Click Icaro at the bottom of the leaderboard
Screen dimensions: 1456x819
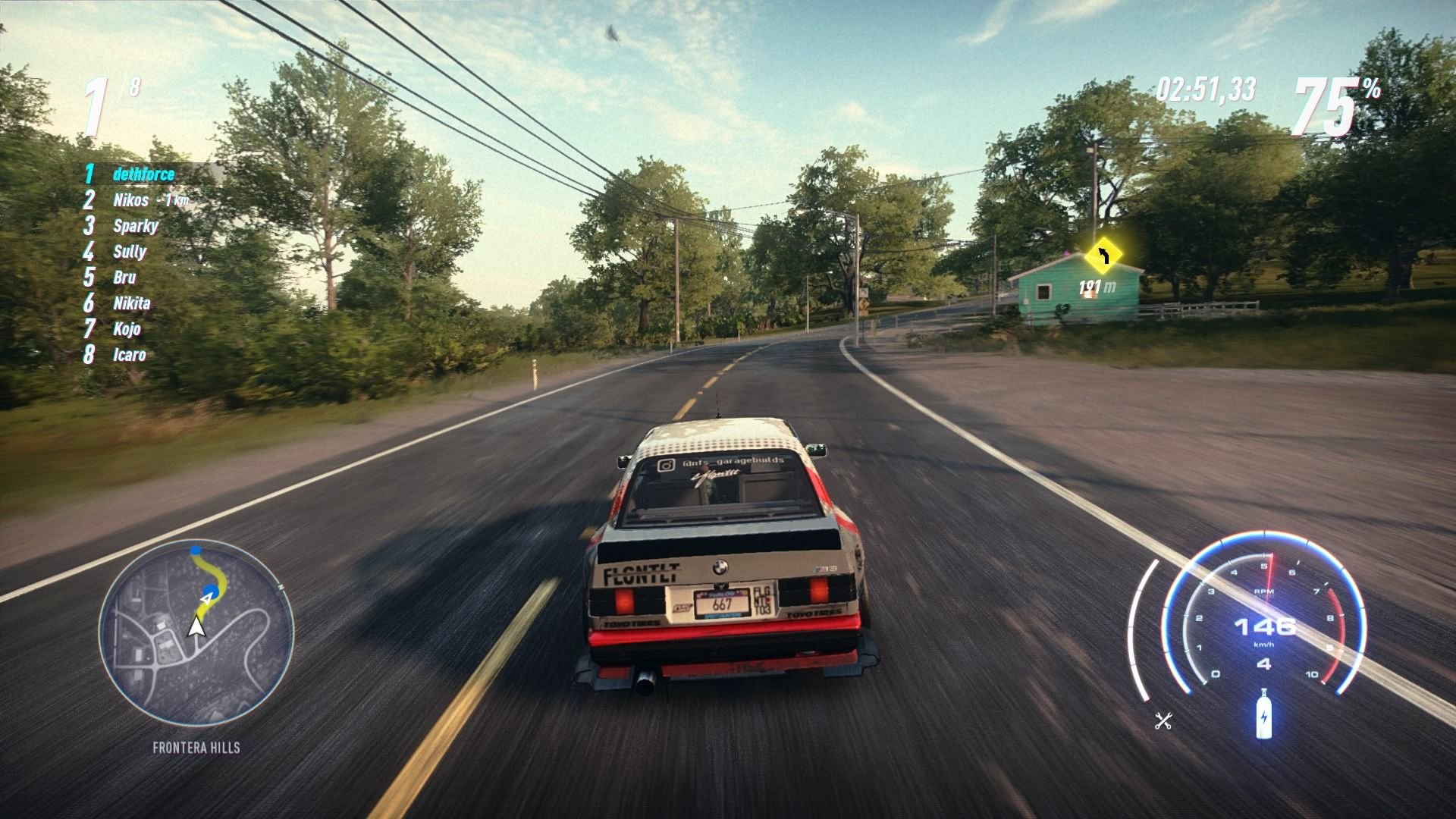(130, 354)
